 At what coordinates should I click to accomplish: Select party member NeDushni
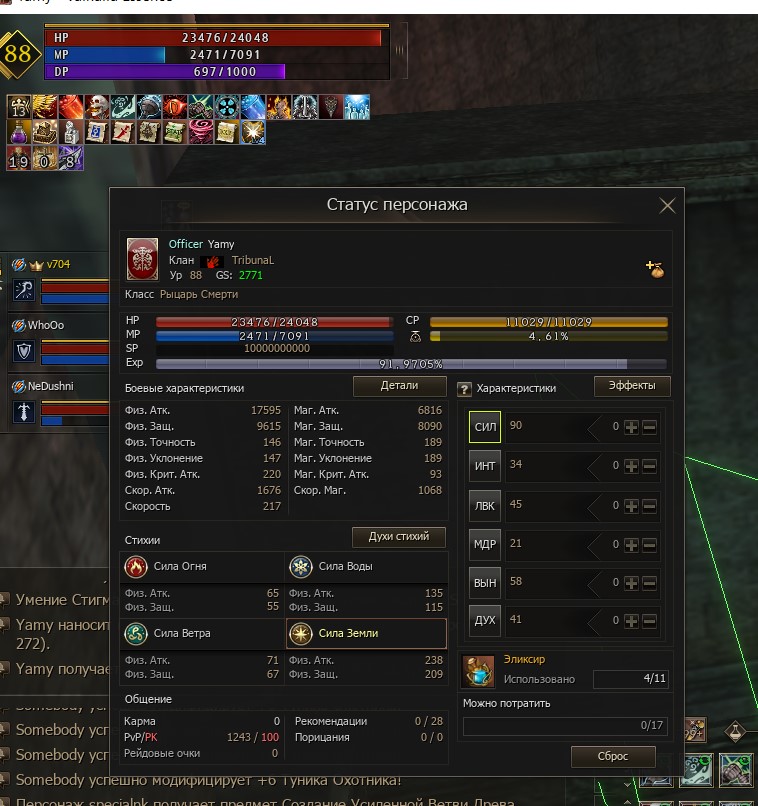(51, 385)
